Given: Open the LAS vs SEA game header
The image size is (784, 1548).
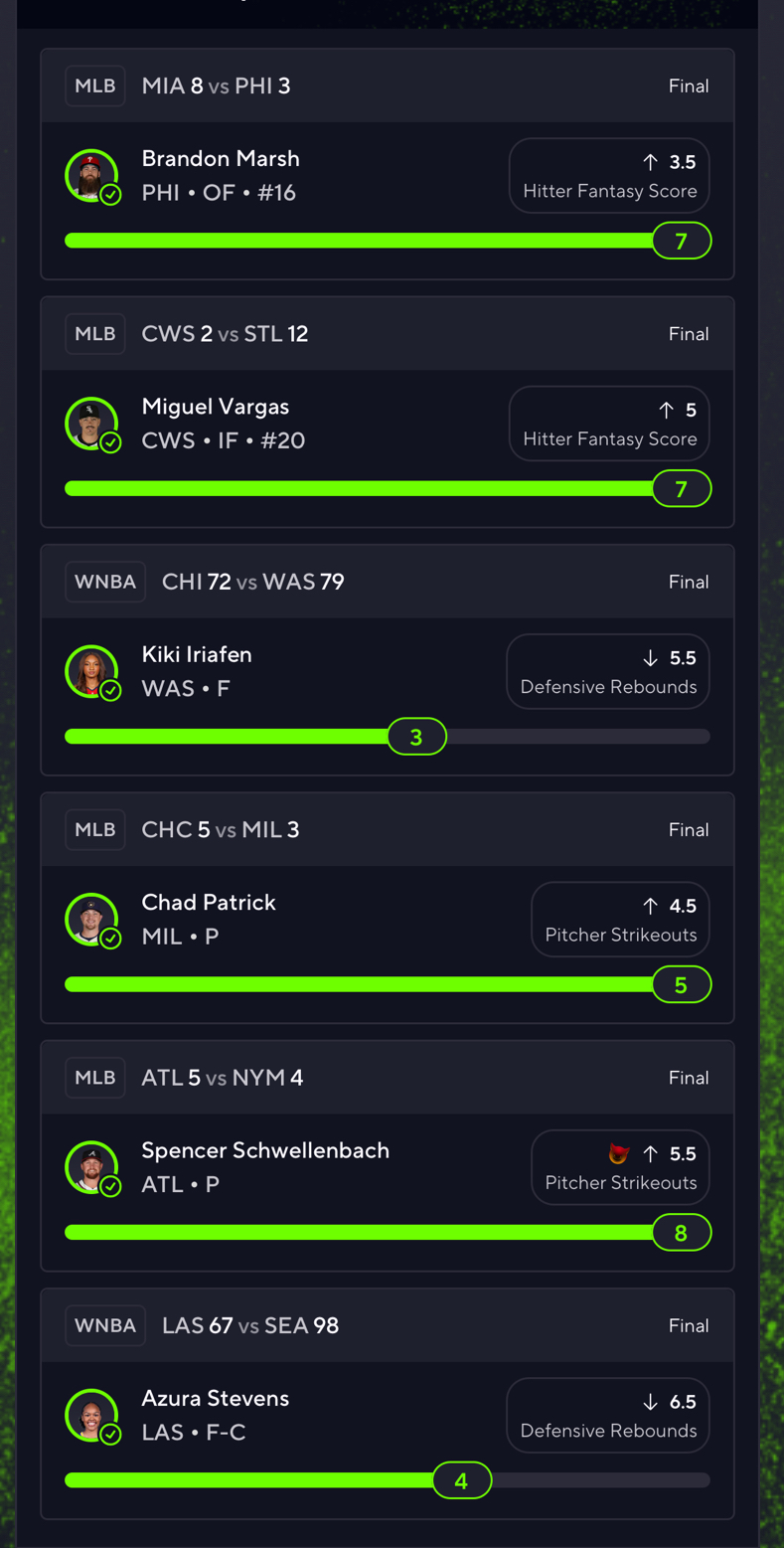Looking at the screenshot, I should [387, 1325].
